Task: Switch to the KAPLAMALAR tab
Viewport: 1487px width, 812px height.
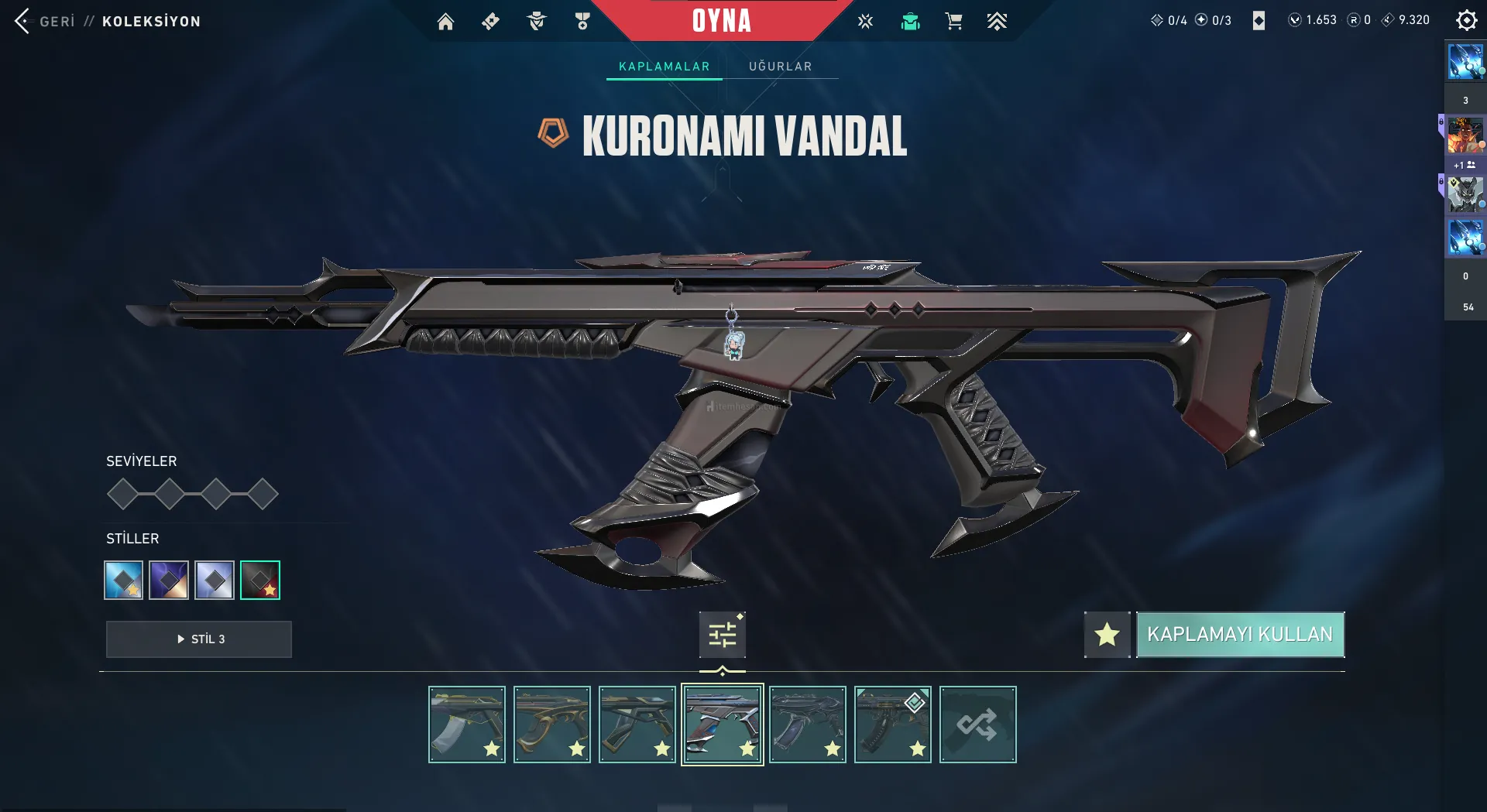Action: [664, 67]
